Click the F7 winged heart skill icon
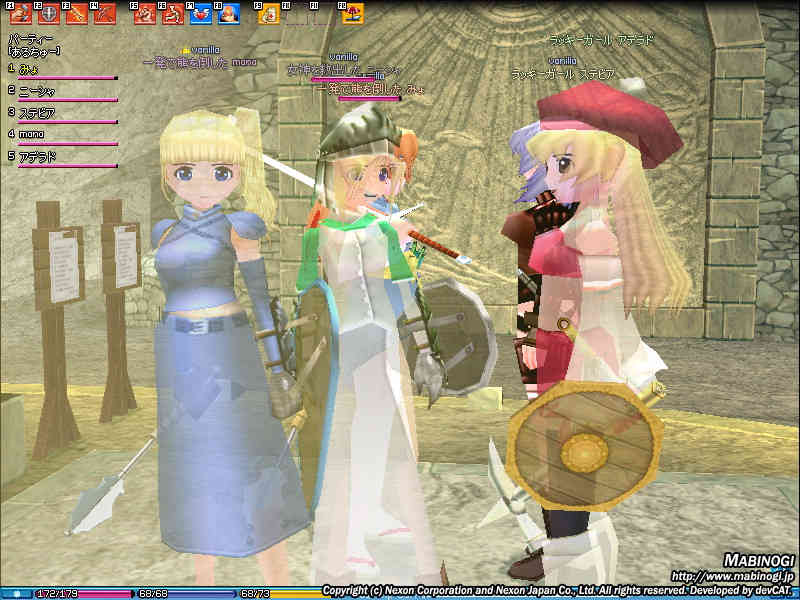 (x=201, y=14)
